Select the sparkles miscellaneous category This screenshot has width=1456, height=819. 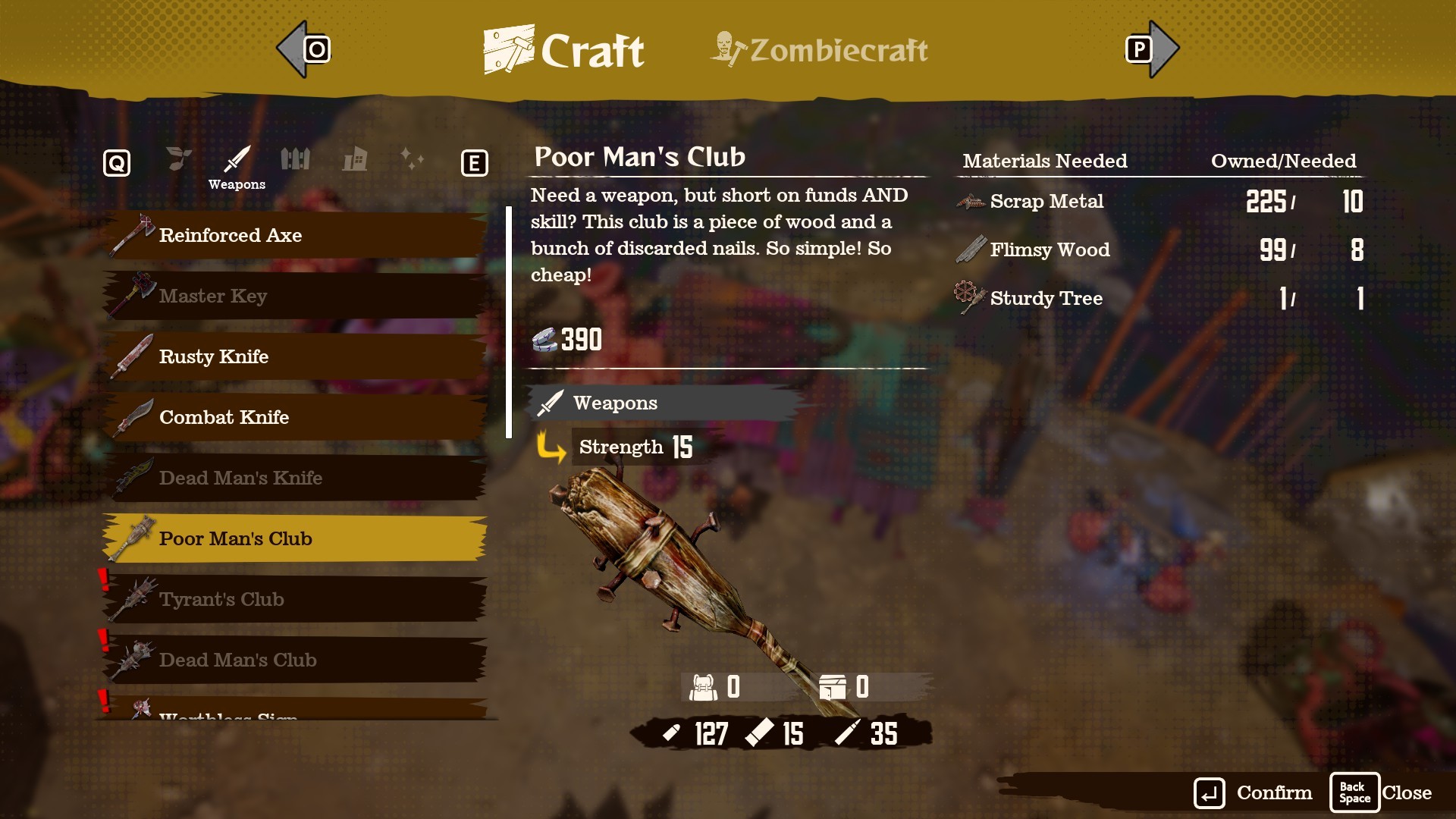(413, 159)
